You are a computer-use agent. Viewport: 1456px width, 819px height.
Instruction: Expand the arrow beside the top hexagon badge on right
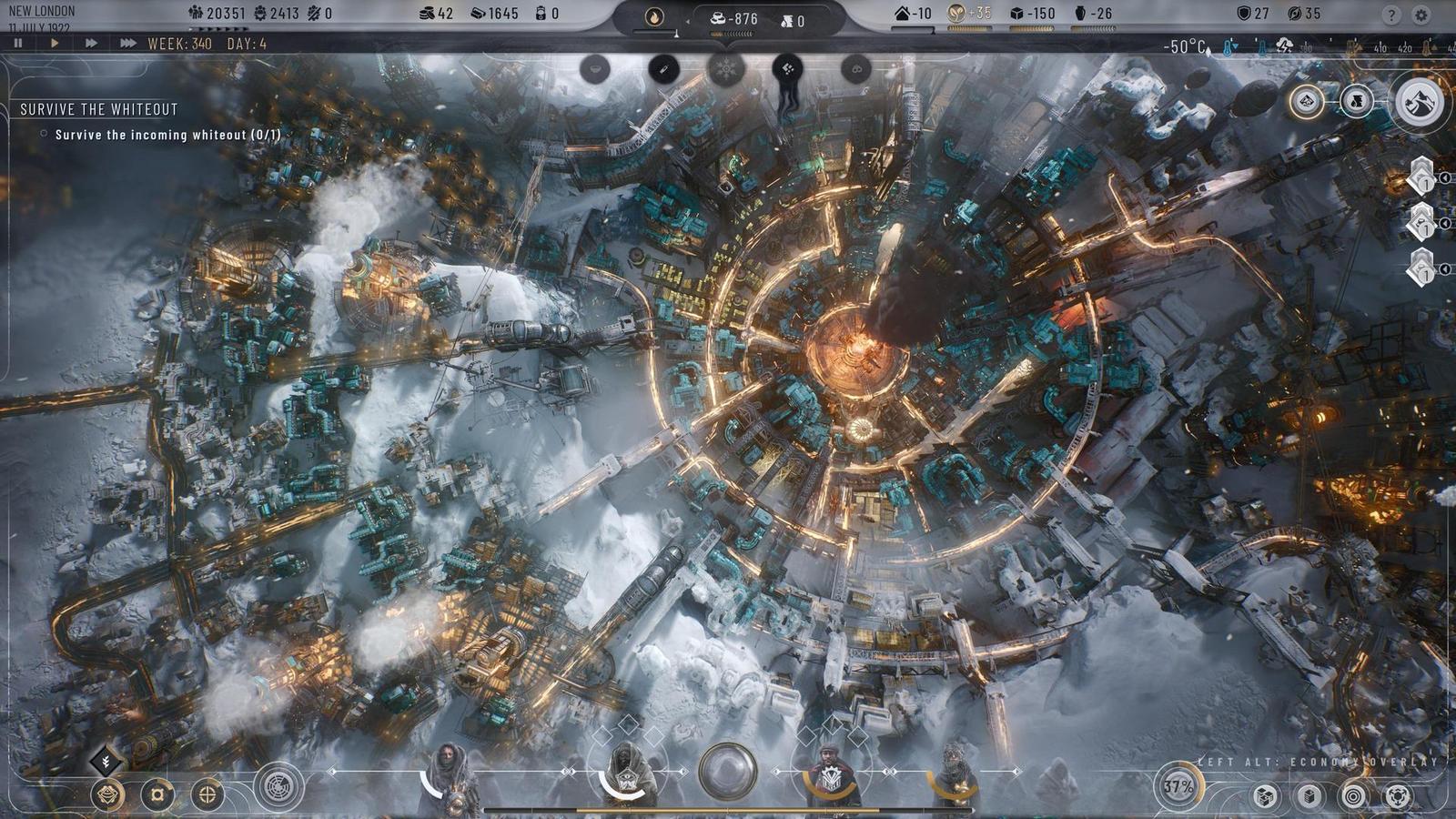(x=1445, y=177)
